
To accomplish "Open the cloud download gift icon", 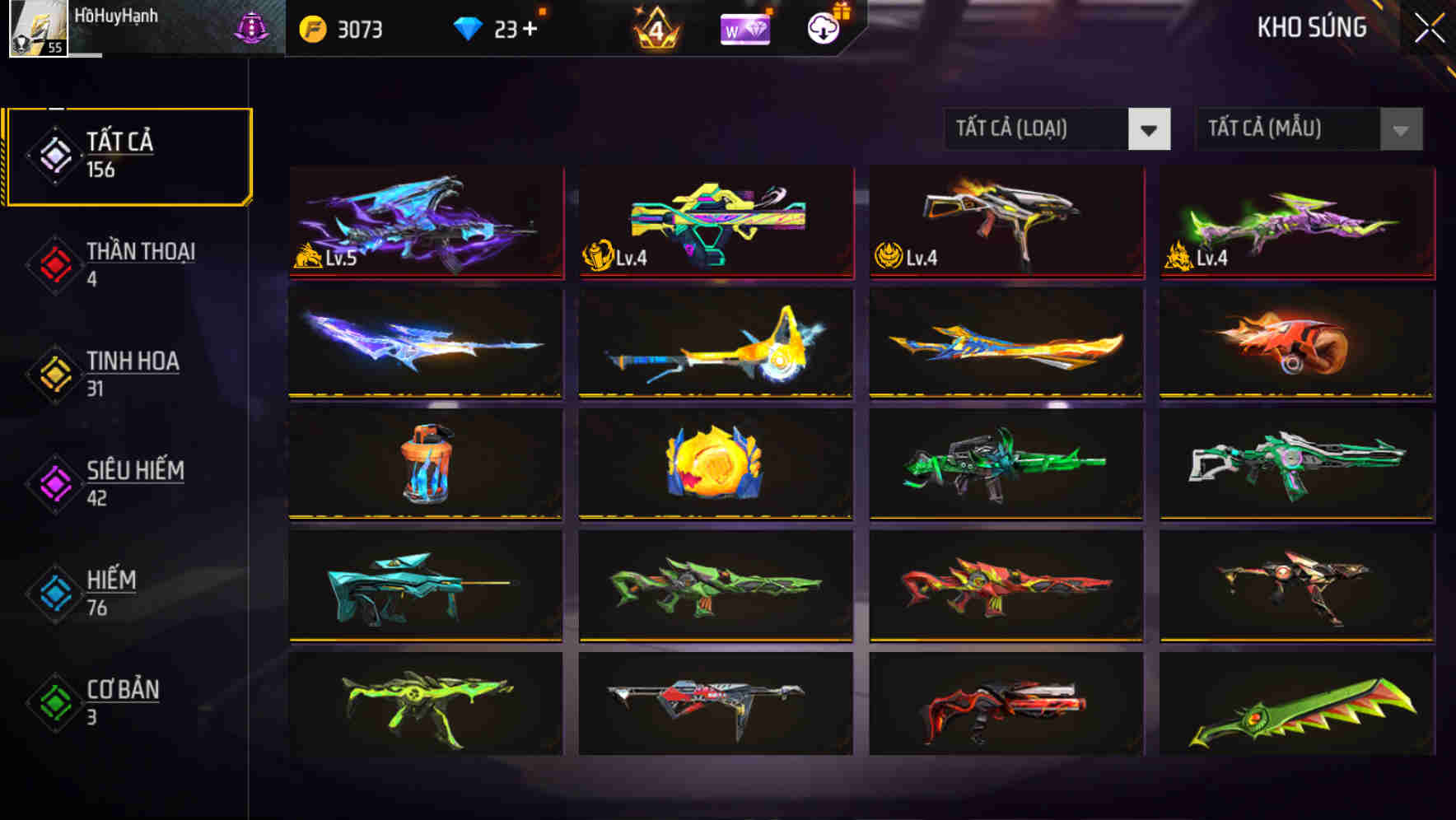I will pyautogui.click(x=823, y=27).
